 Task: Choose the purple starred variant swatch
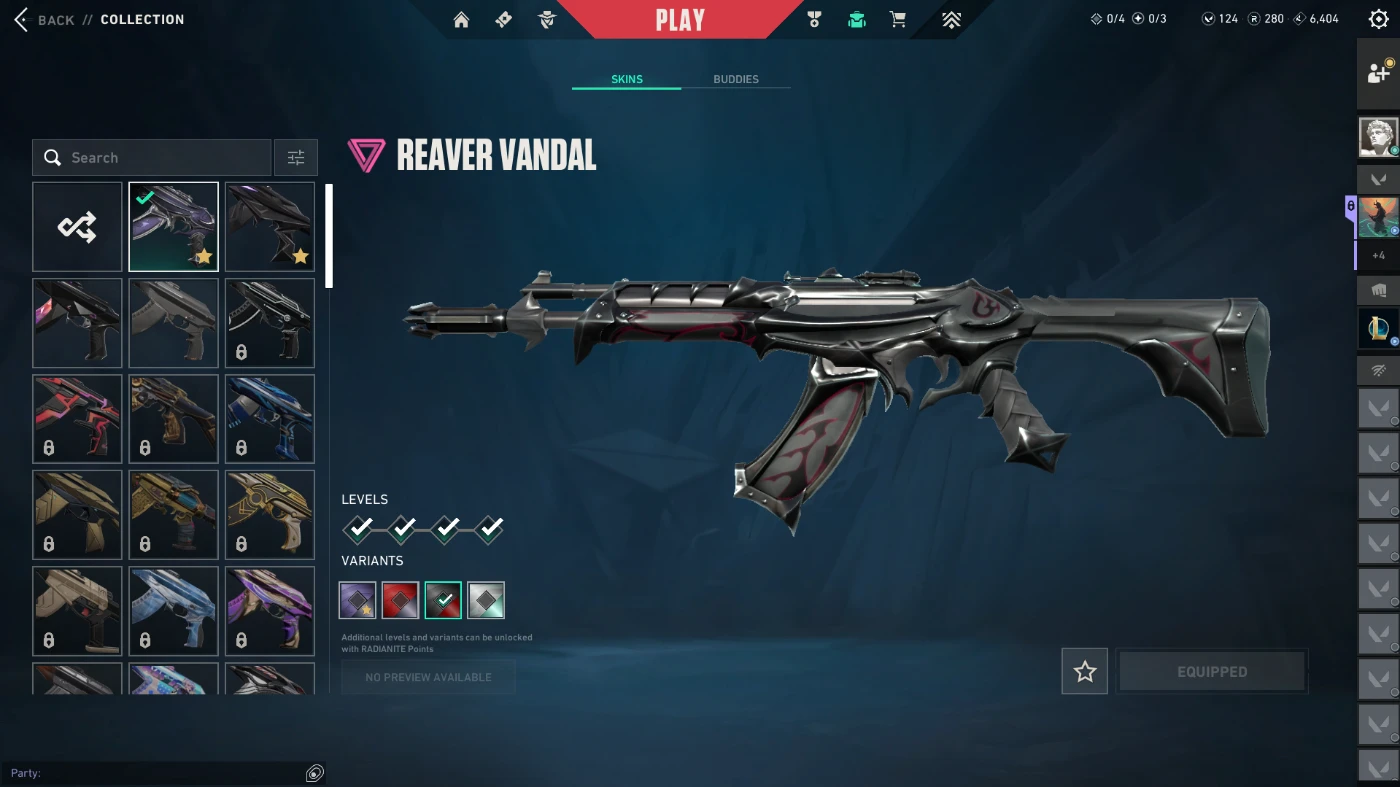tap(358, 600)
